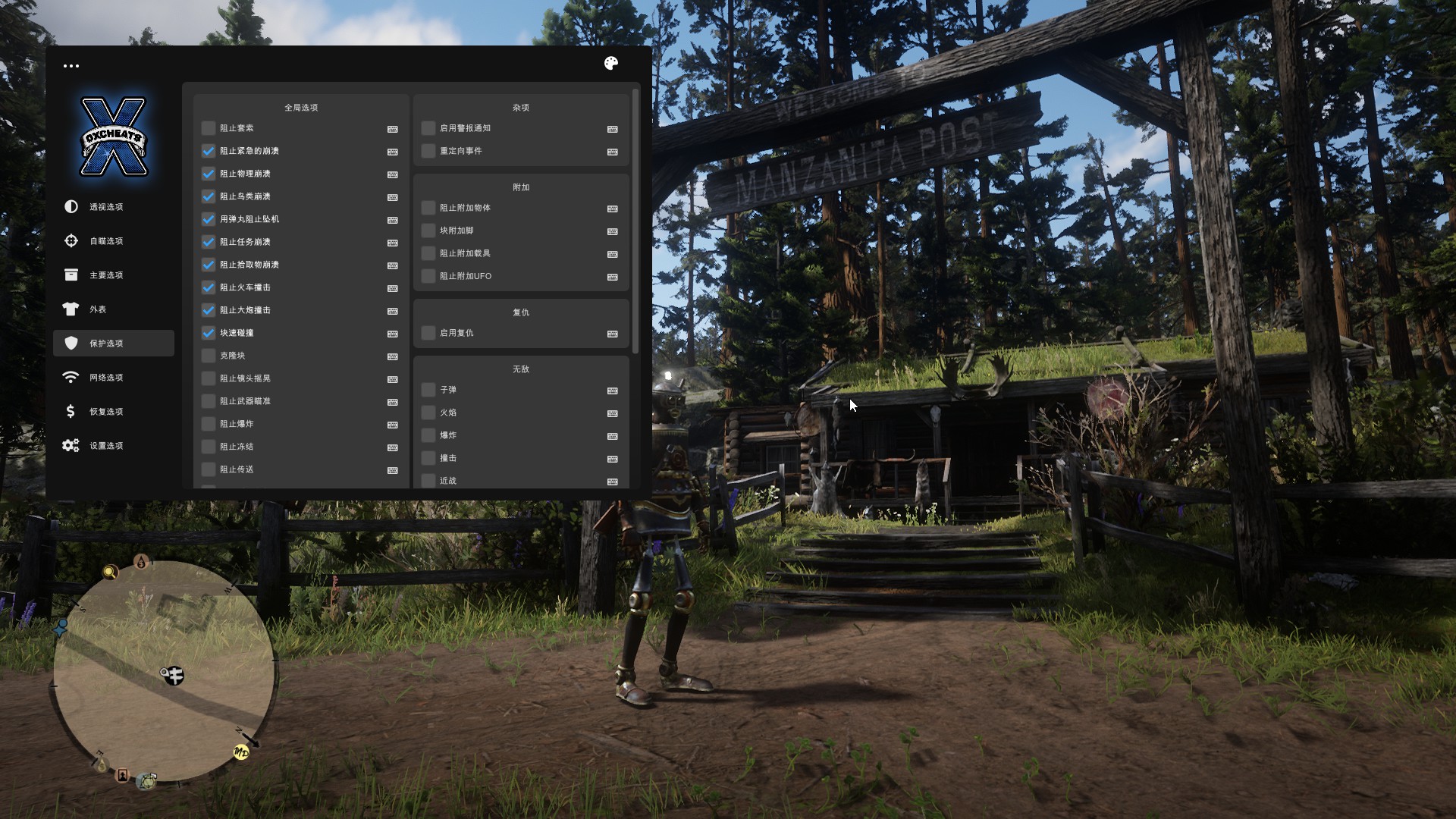Tick the 阻止爆炸 checkbox
The width and height of the screenshot is (1456, 819).
tap(209, 424)
